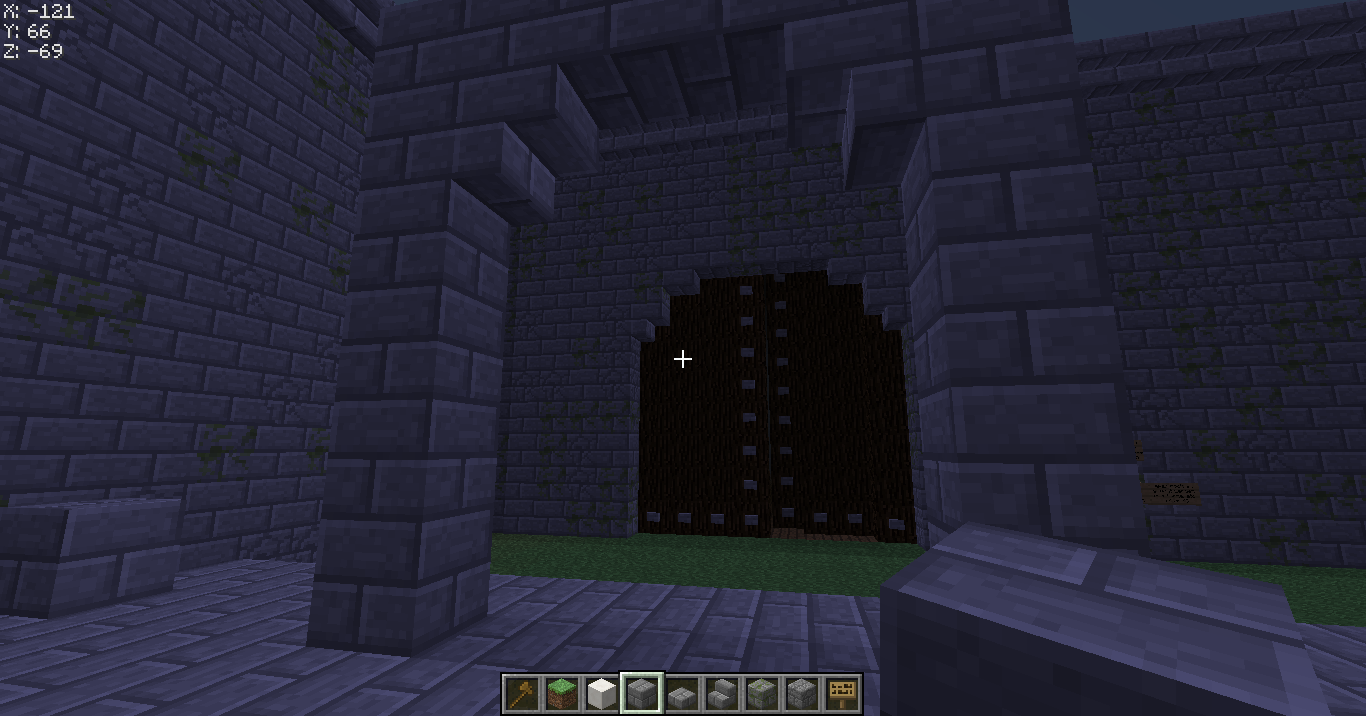Choose the white wool block slot

pyautogui.click(x=602, y=693)
